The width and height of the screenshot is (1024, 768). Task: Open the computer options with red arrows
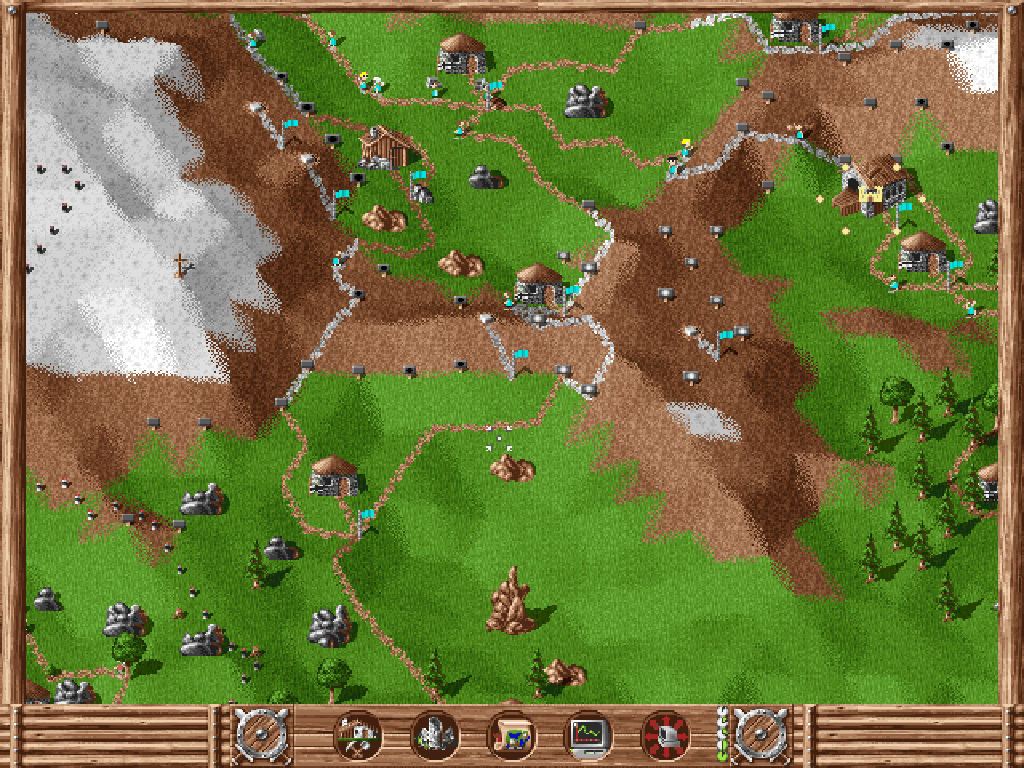point(665,736)
